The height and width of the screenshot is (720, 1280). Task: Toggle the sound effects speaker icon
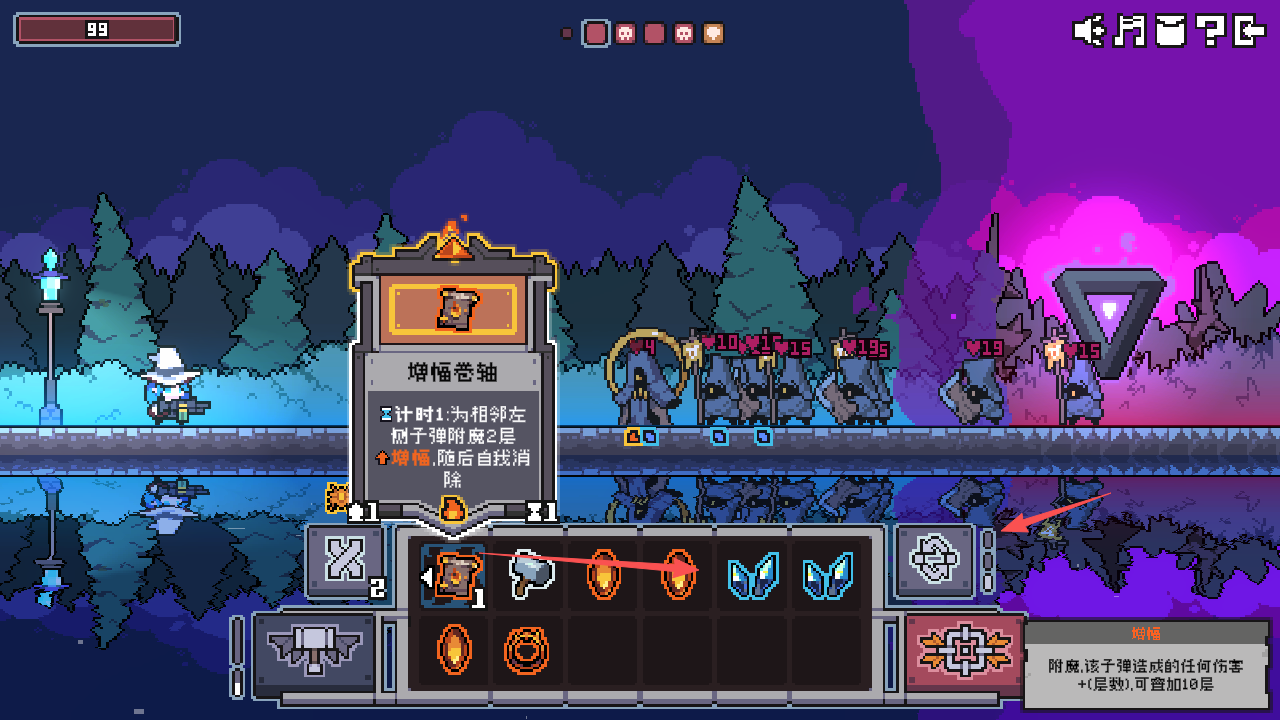(x=1088, y=31)
